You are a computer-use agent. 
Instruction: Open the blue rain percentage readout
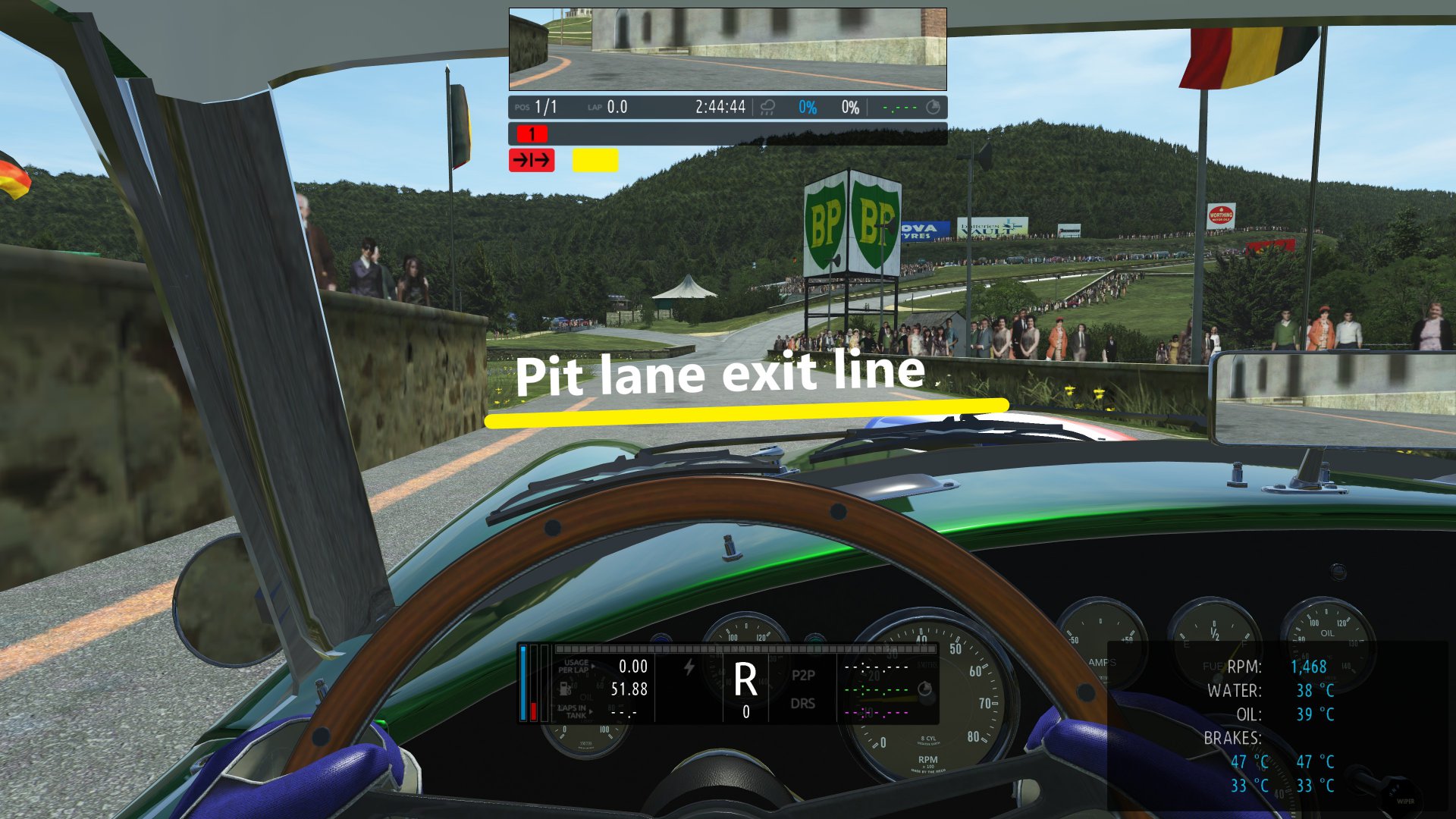[806, 107]
